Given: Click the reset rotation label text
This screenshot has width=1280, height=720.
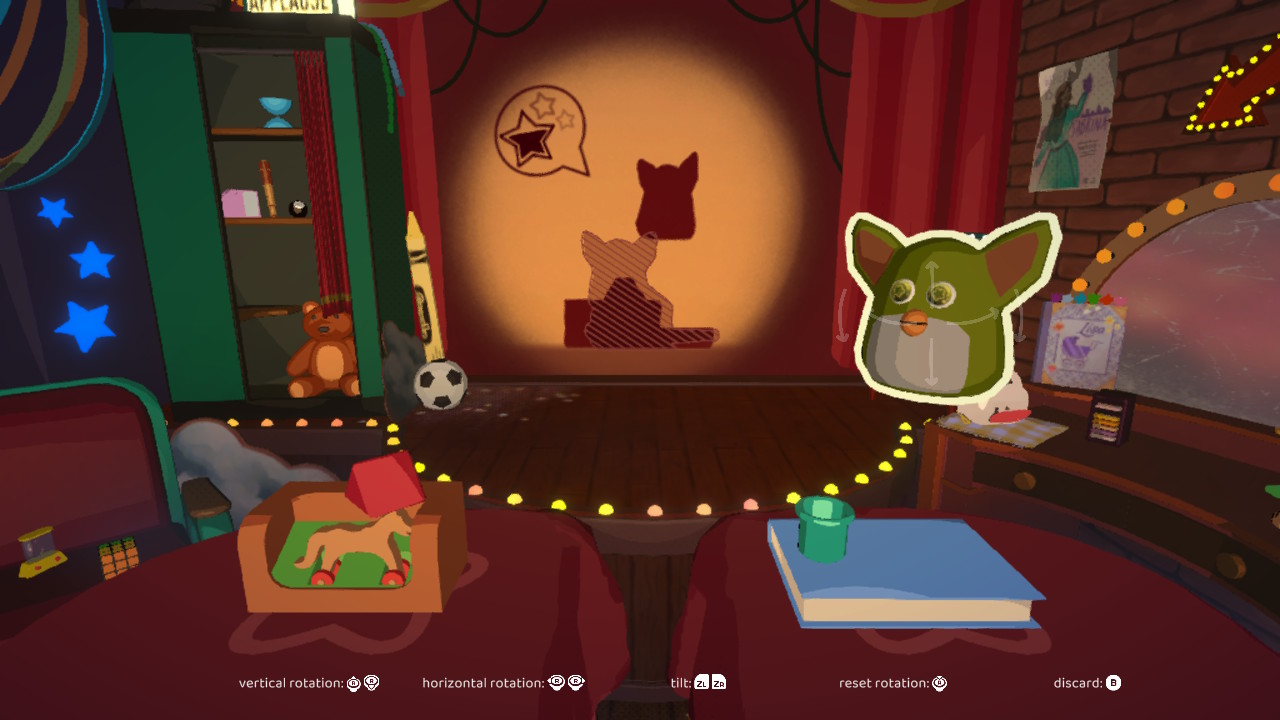Looking at the screenshot, I should [x=885, y=683].
